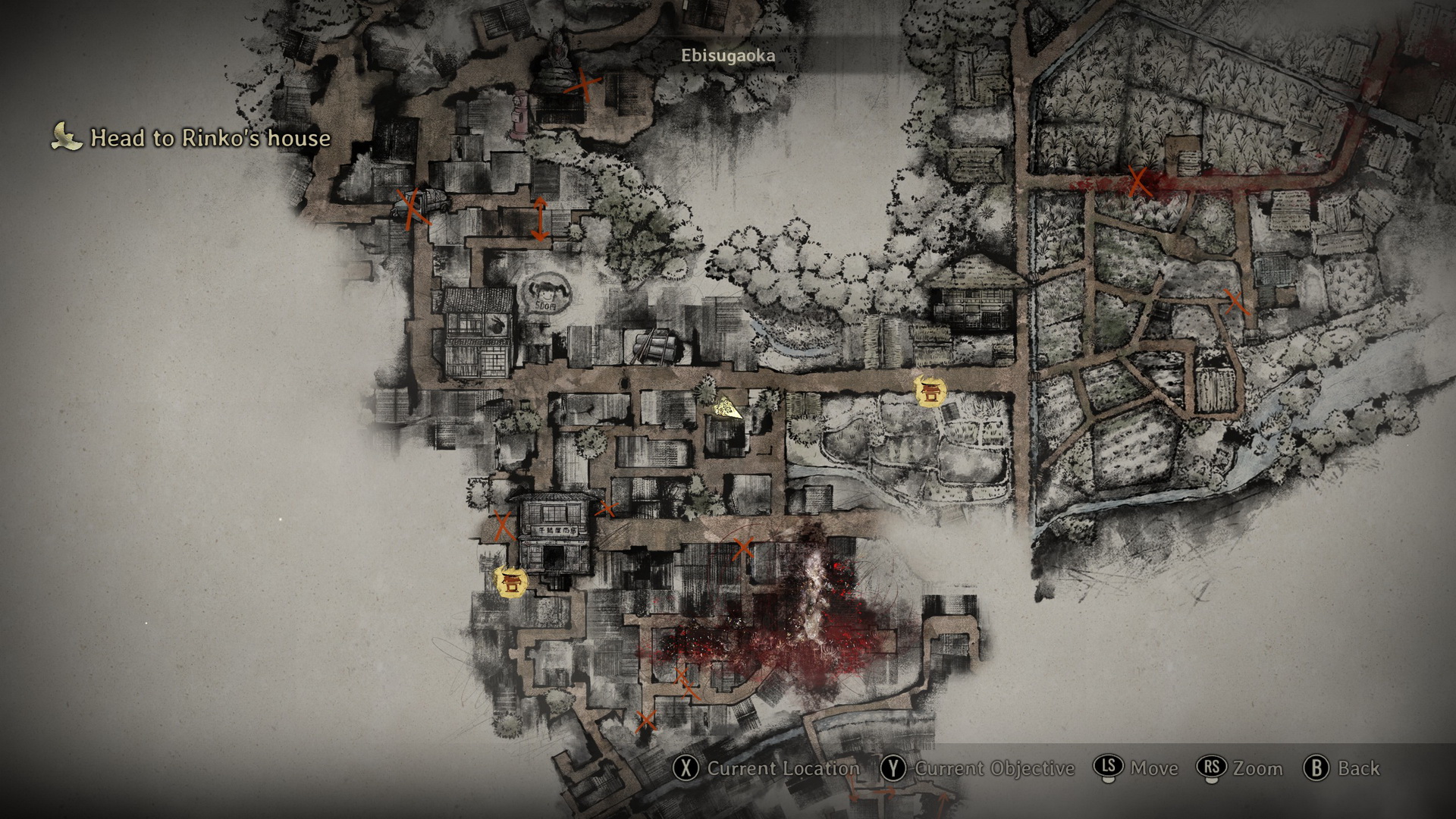The height and width of the screenshot is (819, 1456).
Task: Click the Ebisugaoka area name label
Action: click(728, 56)
